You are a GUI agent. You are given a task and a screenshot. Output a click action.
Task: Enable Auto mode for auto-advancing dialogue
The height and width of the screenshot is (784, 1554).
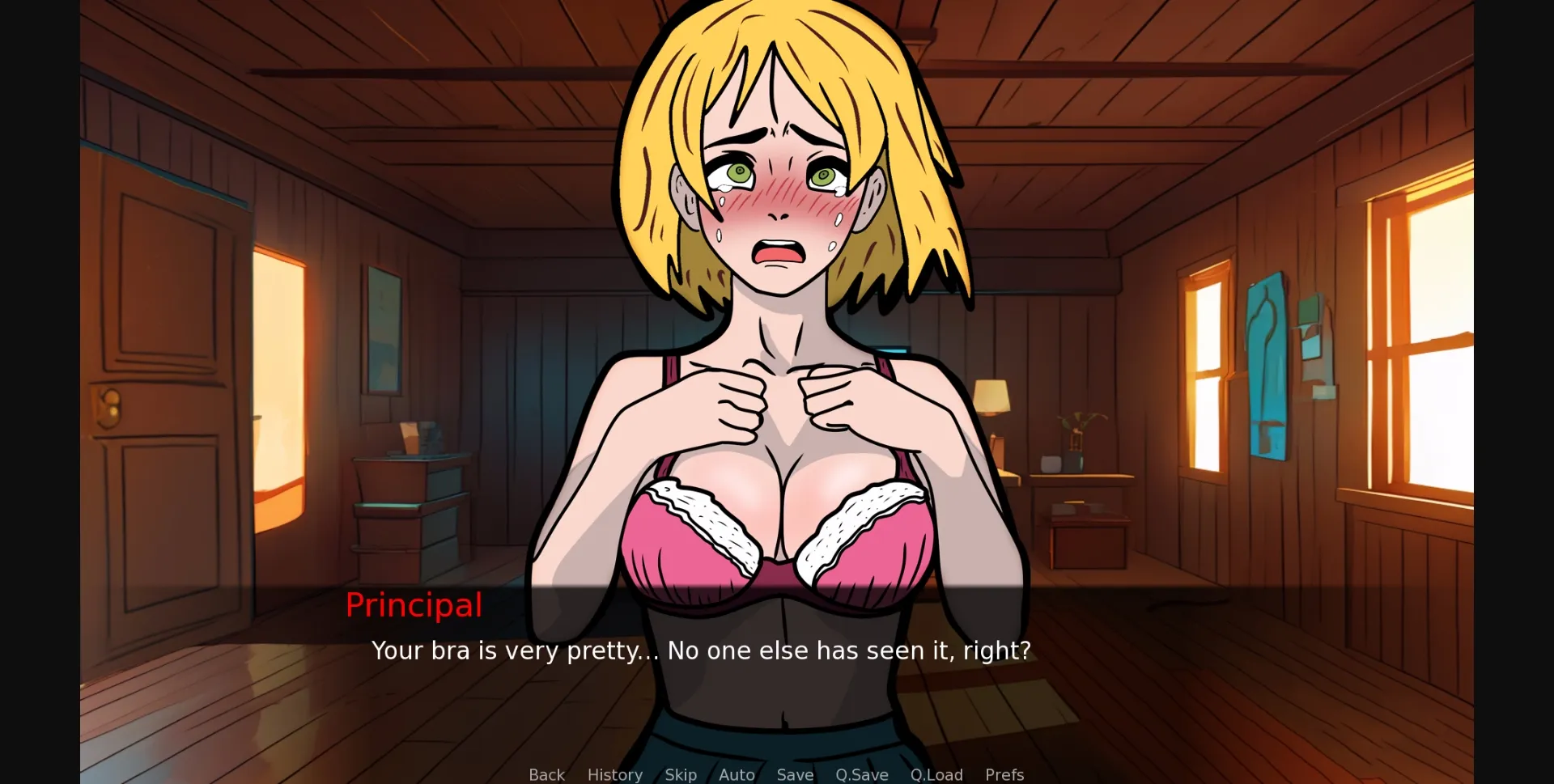[x=736, y=774]
